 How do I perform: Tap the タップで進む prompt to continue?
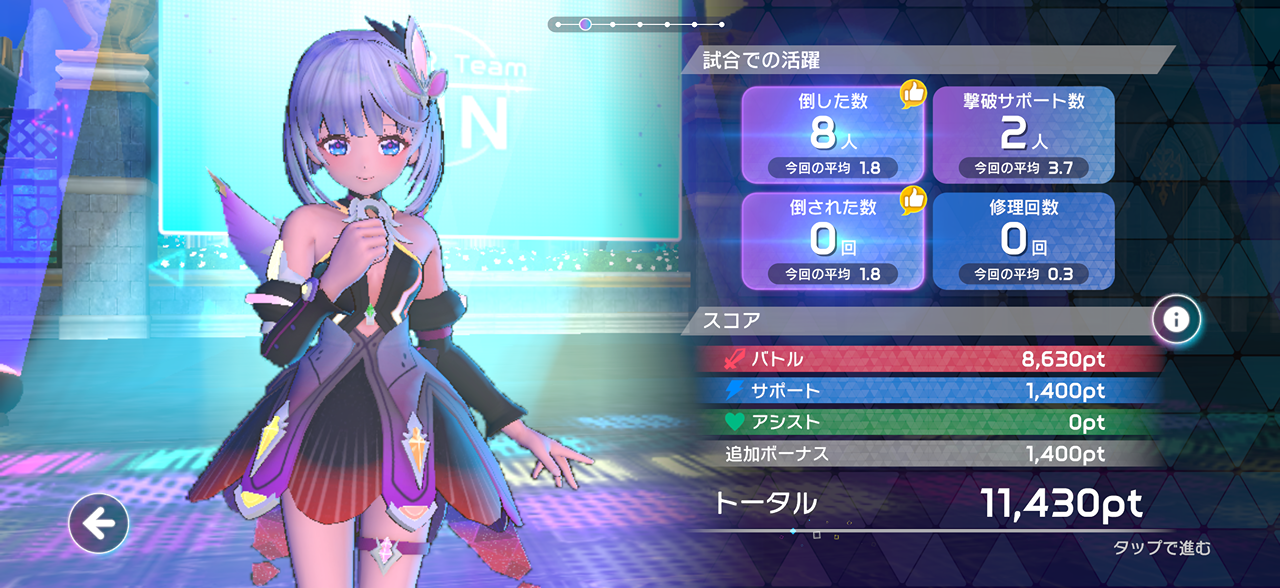[1161, 548]
